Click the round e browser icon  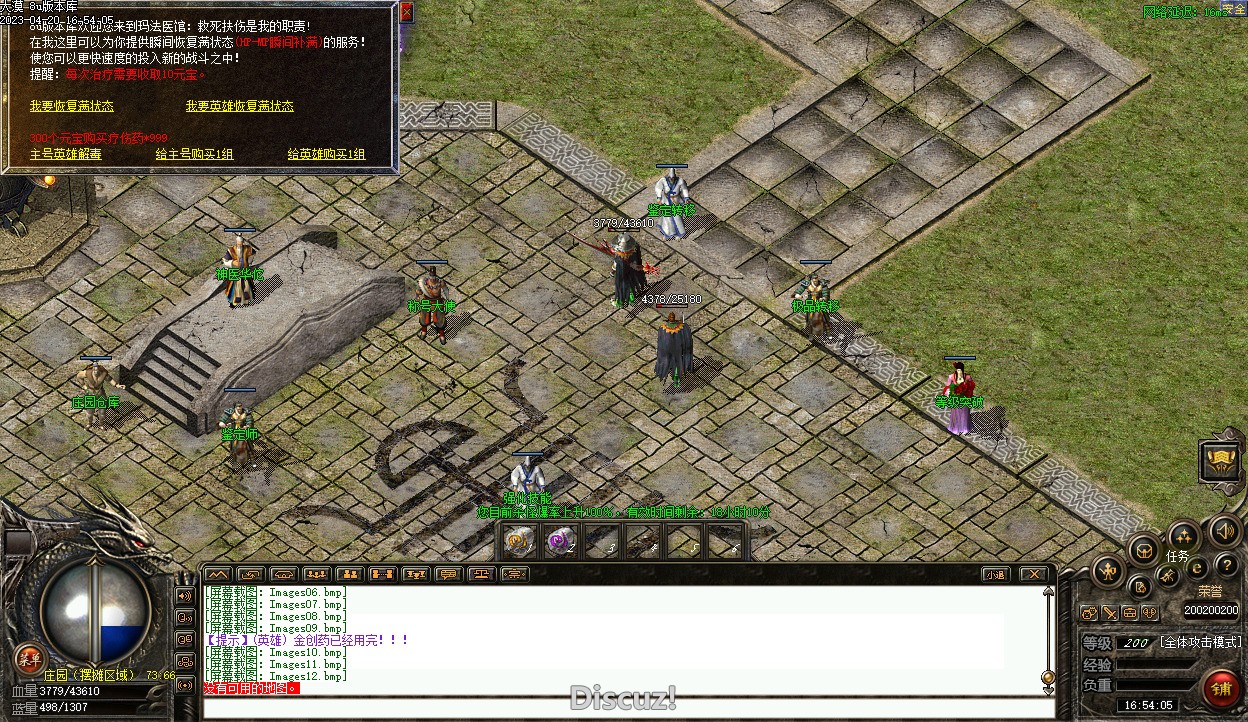[x=1196, y=568]
